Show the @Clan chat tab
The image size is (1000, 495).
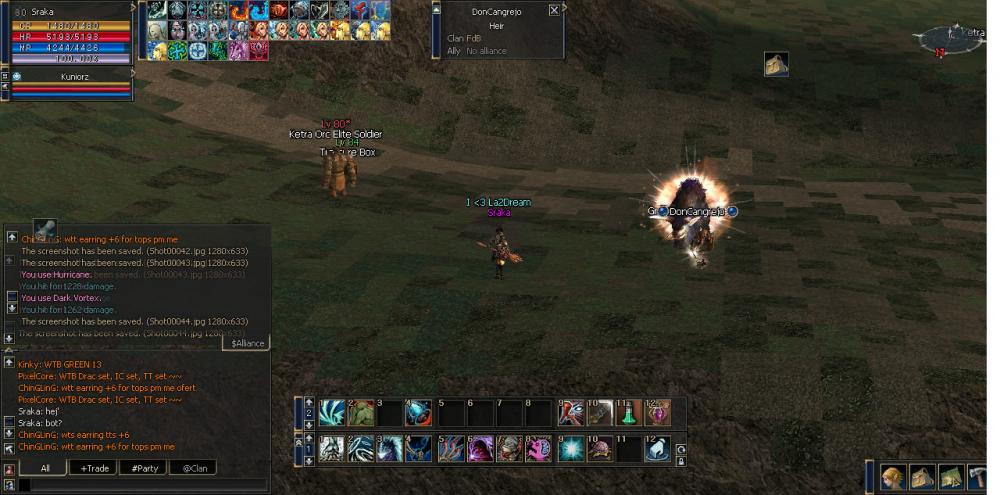[195, 468]
